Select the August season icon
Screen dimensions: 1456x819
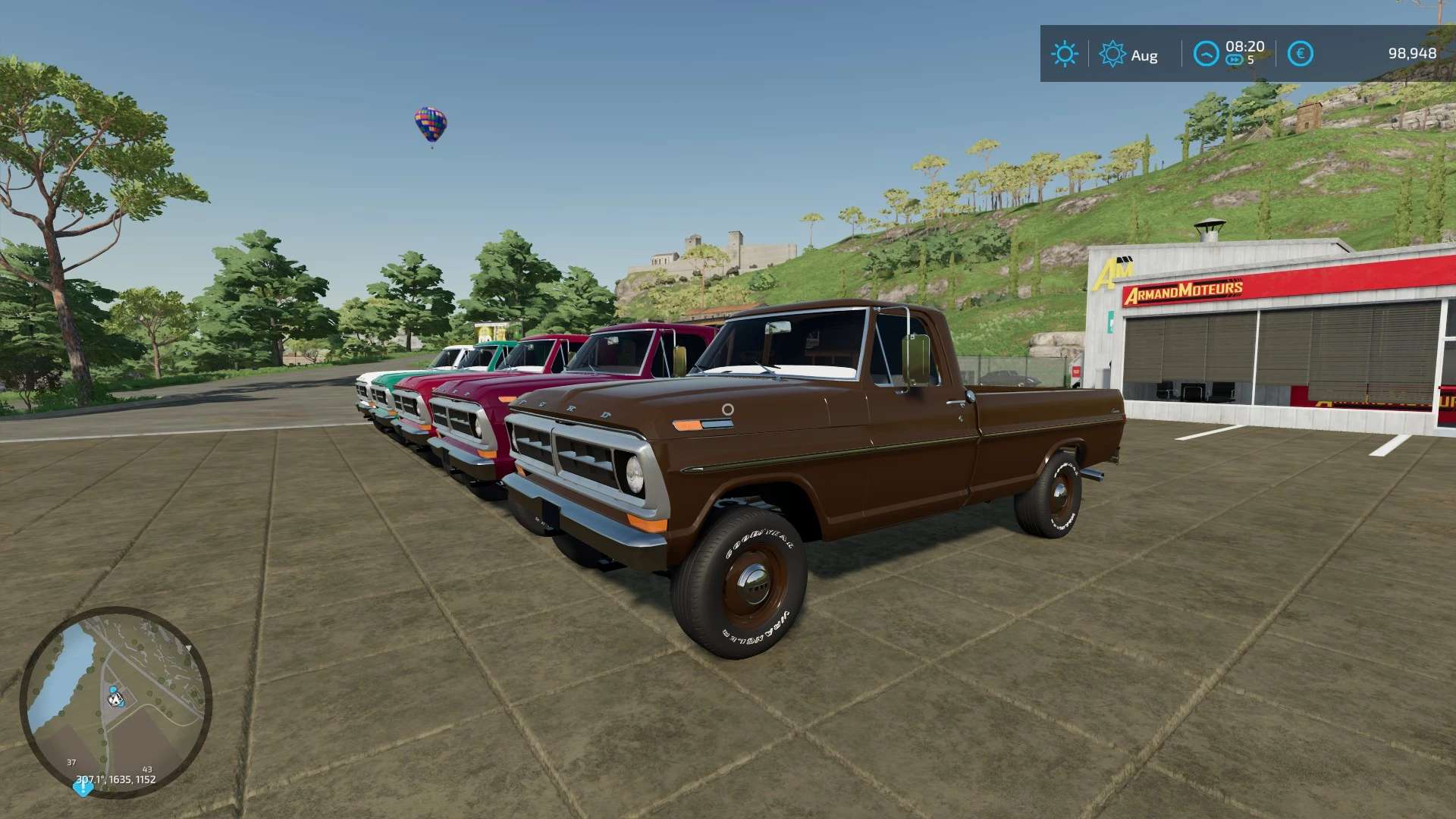pyautogui.click(x=1112, y=55)
